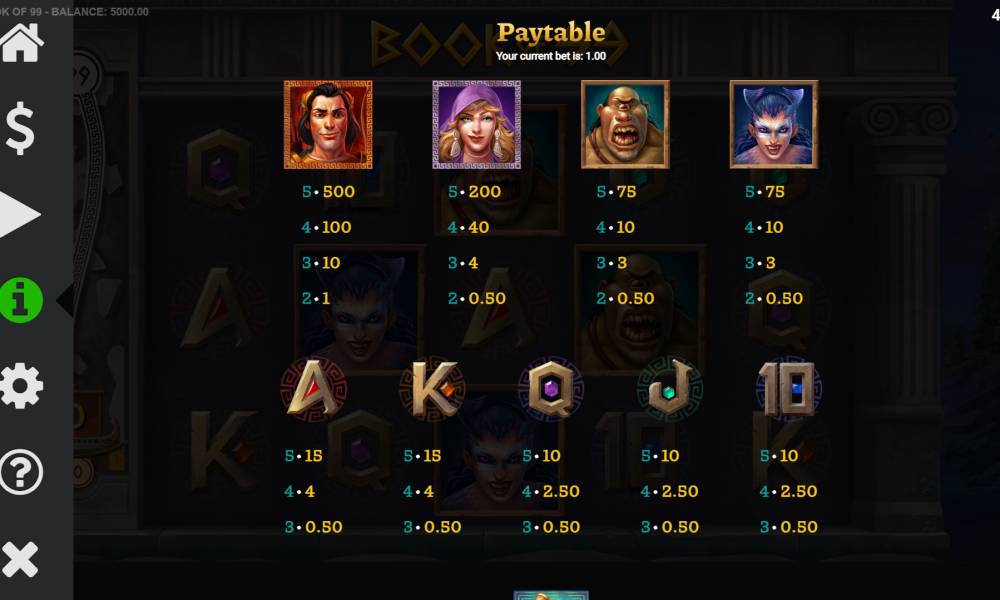The width and height of the screenshot is (1000, 600).
Task: Open the gear settings menu
Action: coord(21,386)
